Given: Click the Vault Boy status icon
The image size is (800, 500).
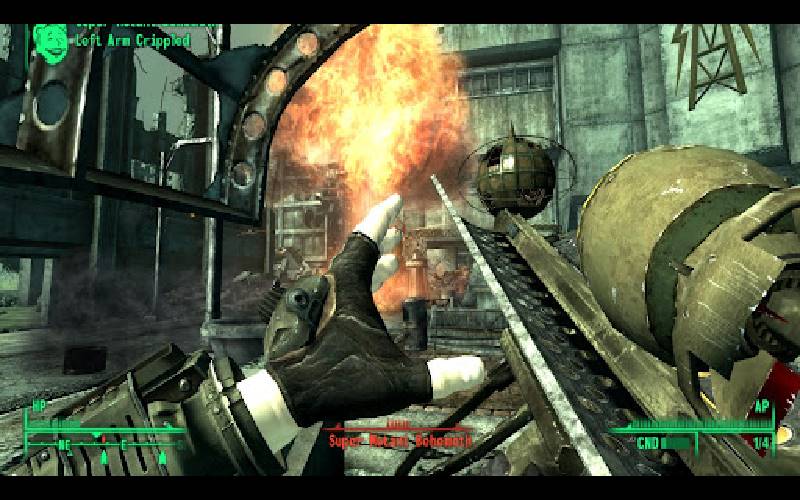Looking at the screenshot, I should pos(47,40).
